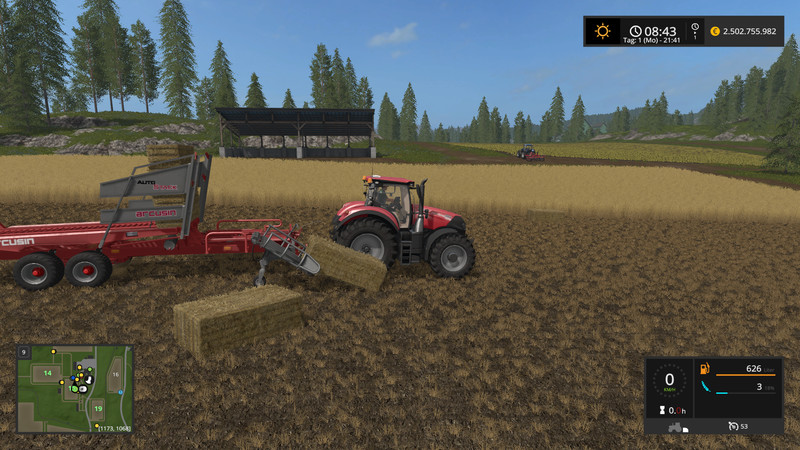Click the sun weather icon
The width and height of the screenshot is (800, 450).
(602, 31)
